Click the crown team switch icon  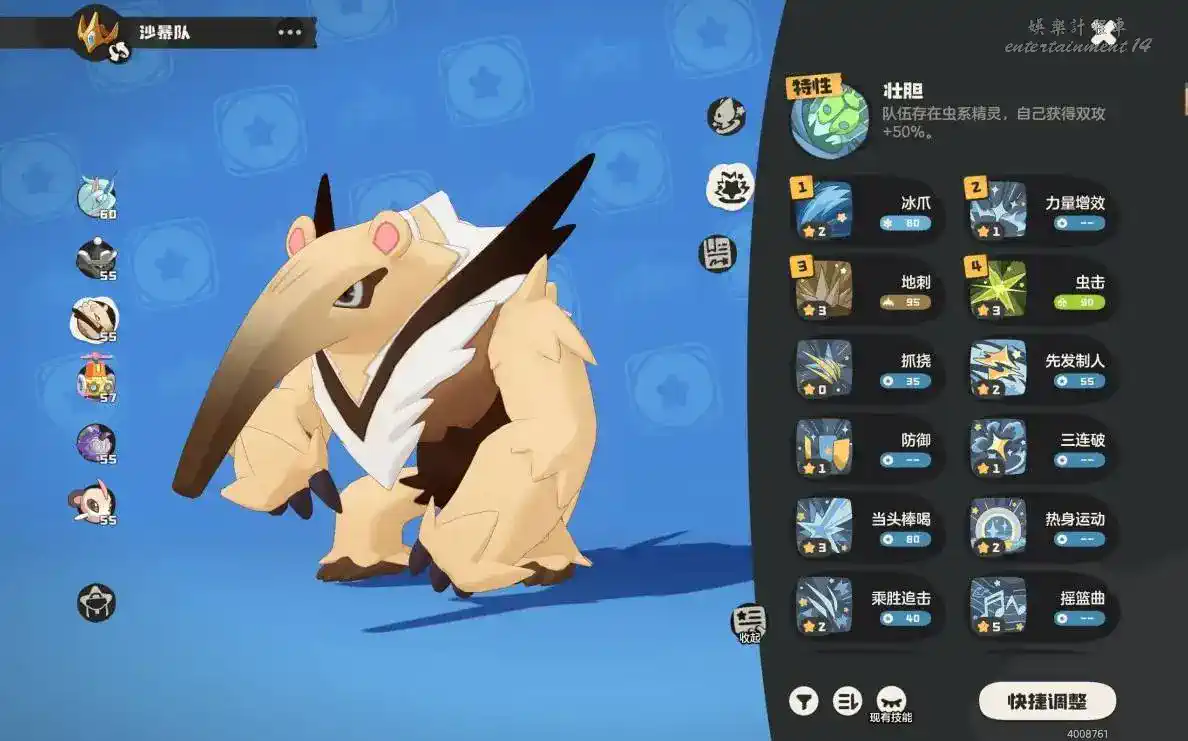coord(99,32)
